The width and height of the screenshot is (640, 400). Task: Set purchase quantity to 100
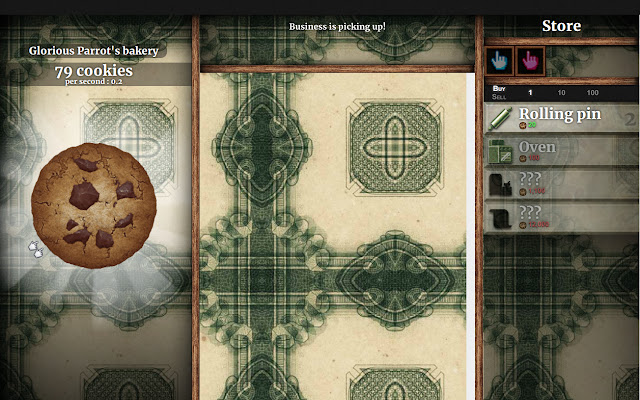pos(593,92)
